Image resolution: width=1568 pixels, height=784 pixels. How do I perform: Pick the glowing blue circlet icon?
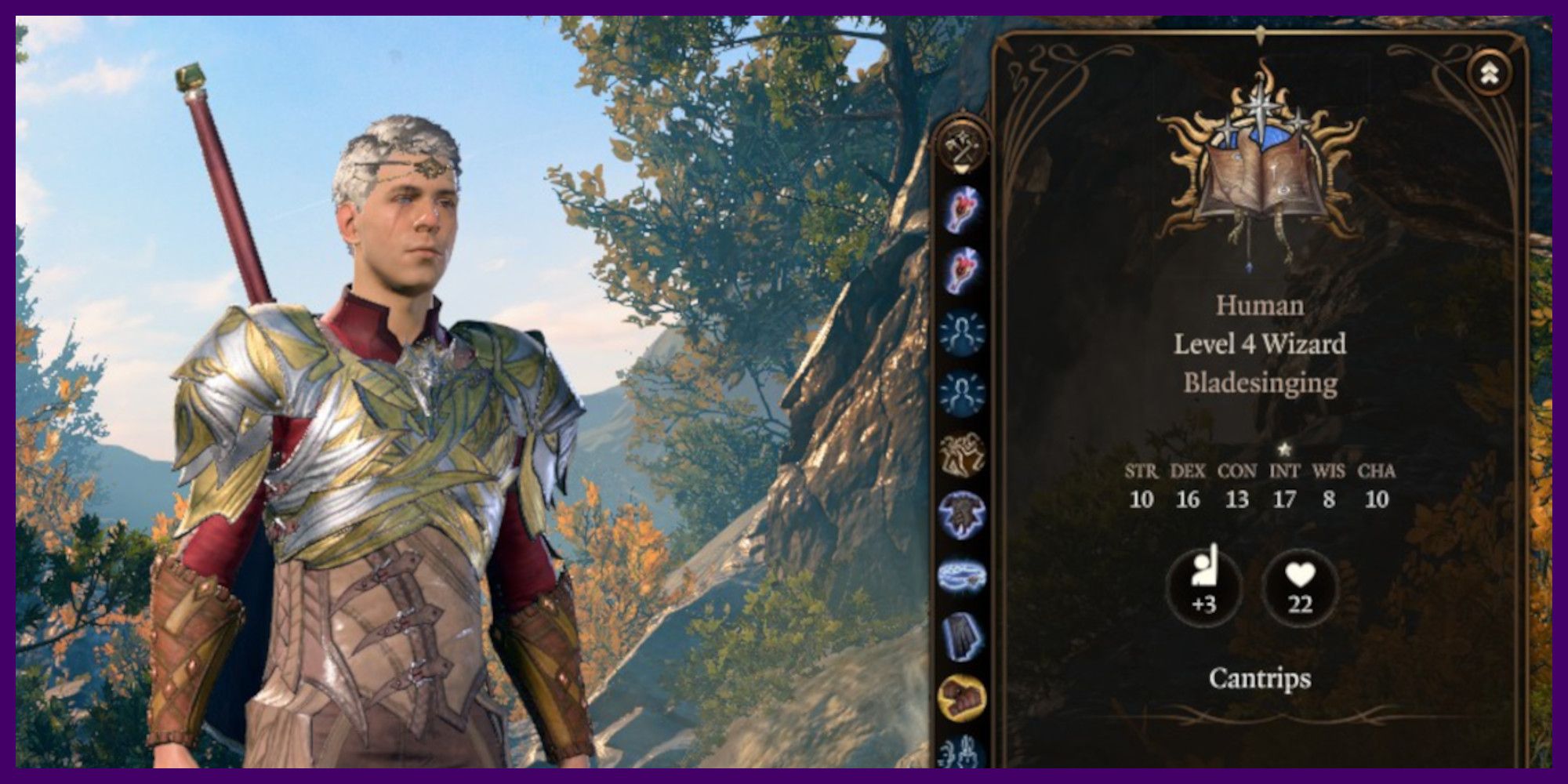coord(962,575)
